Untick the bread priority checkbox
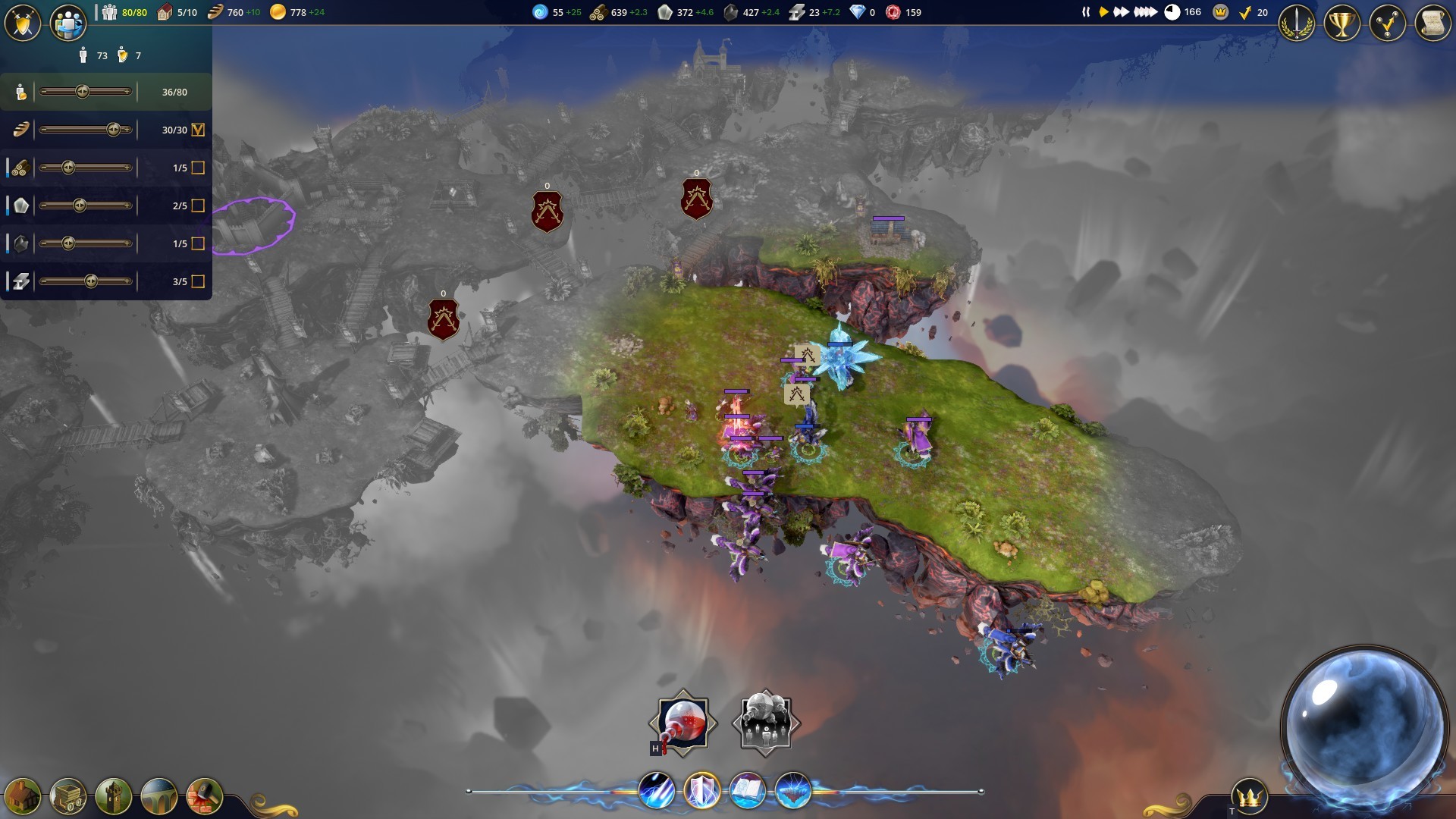1456x819 pixels. click(198, 130)
